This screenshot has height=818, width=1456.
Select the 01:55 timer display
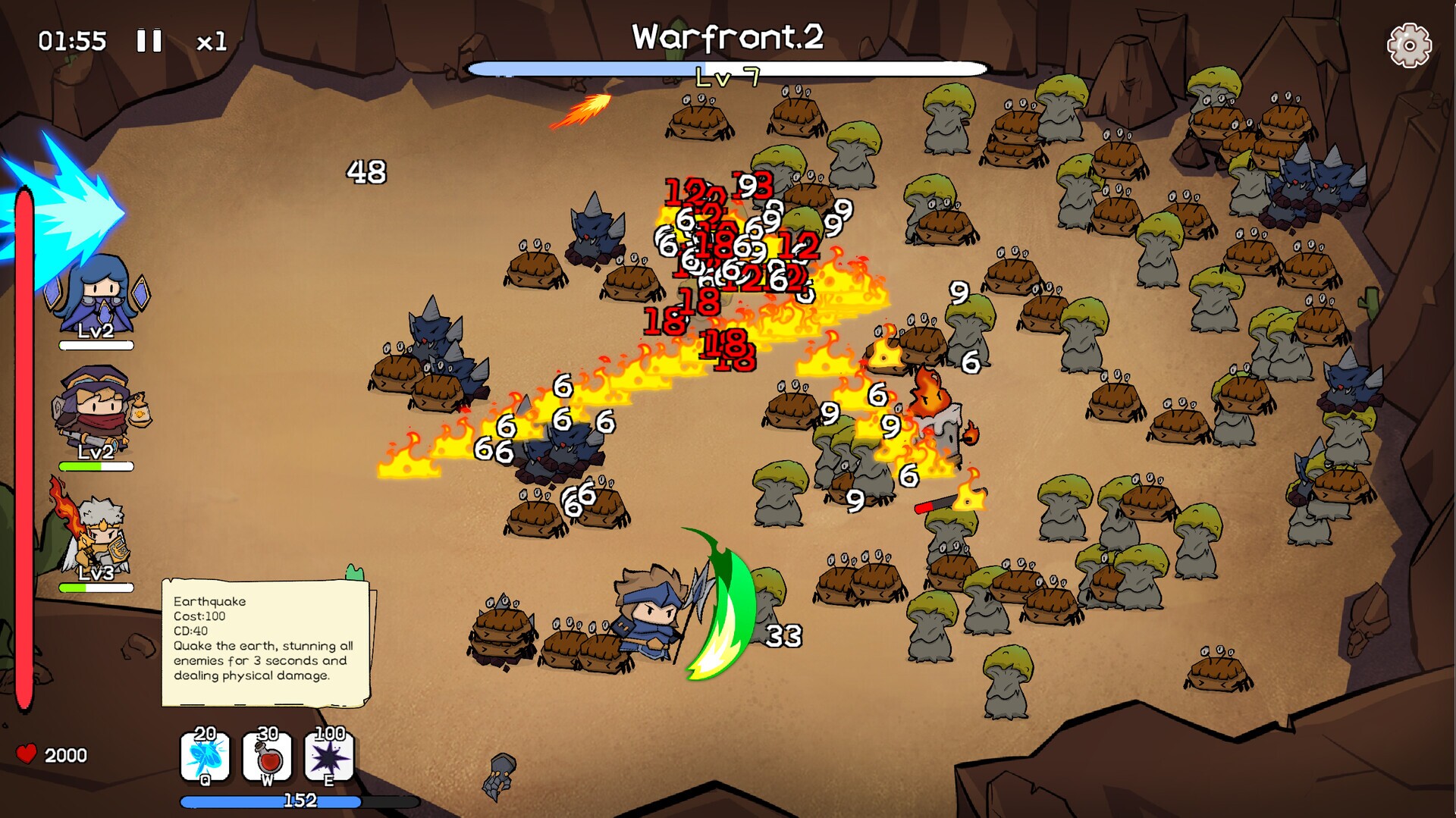point(72,40)
